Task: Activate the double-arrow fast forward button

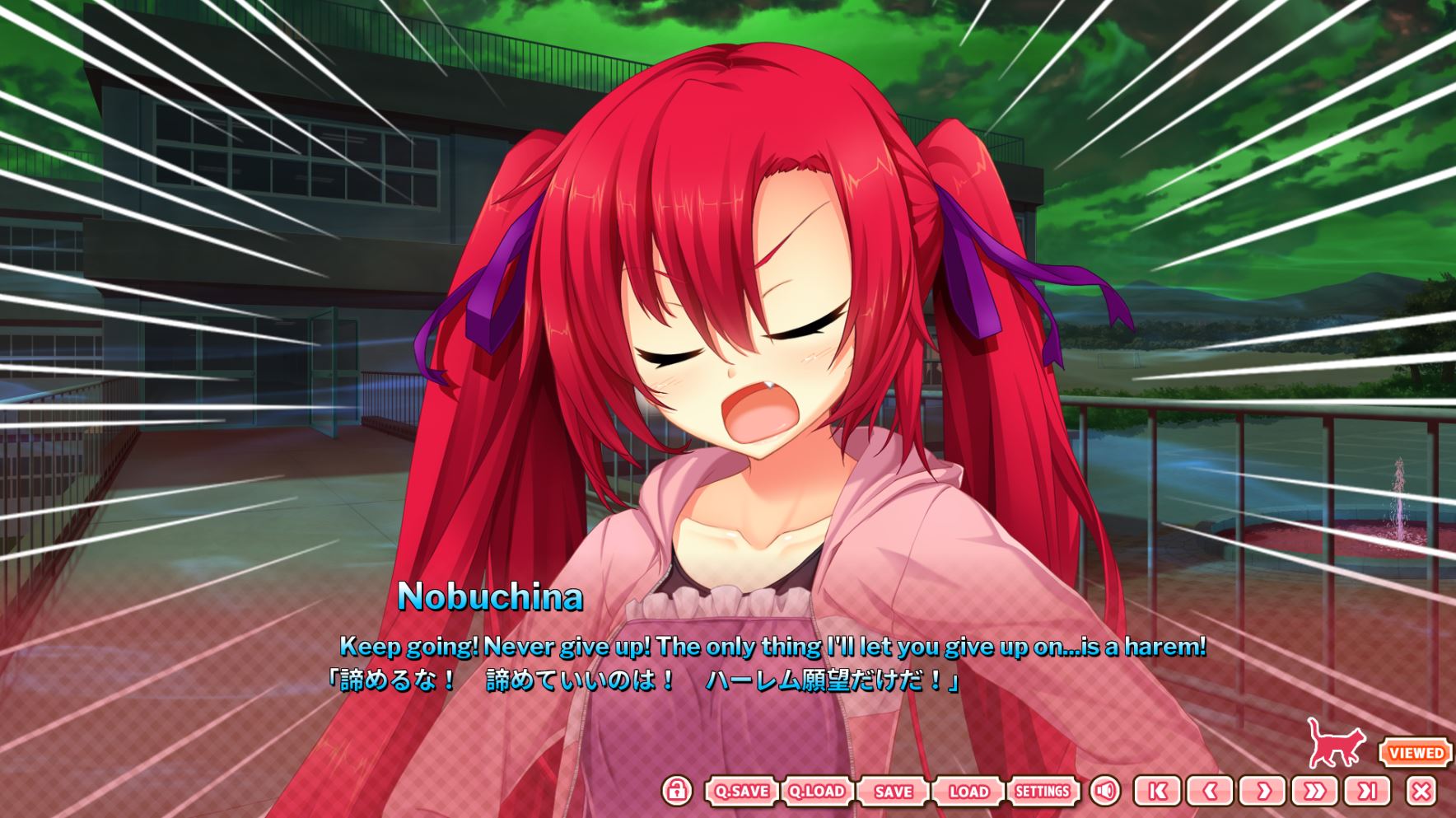Action: coord(1315,792)
